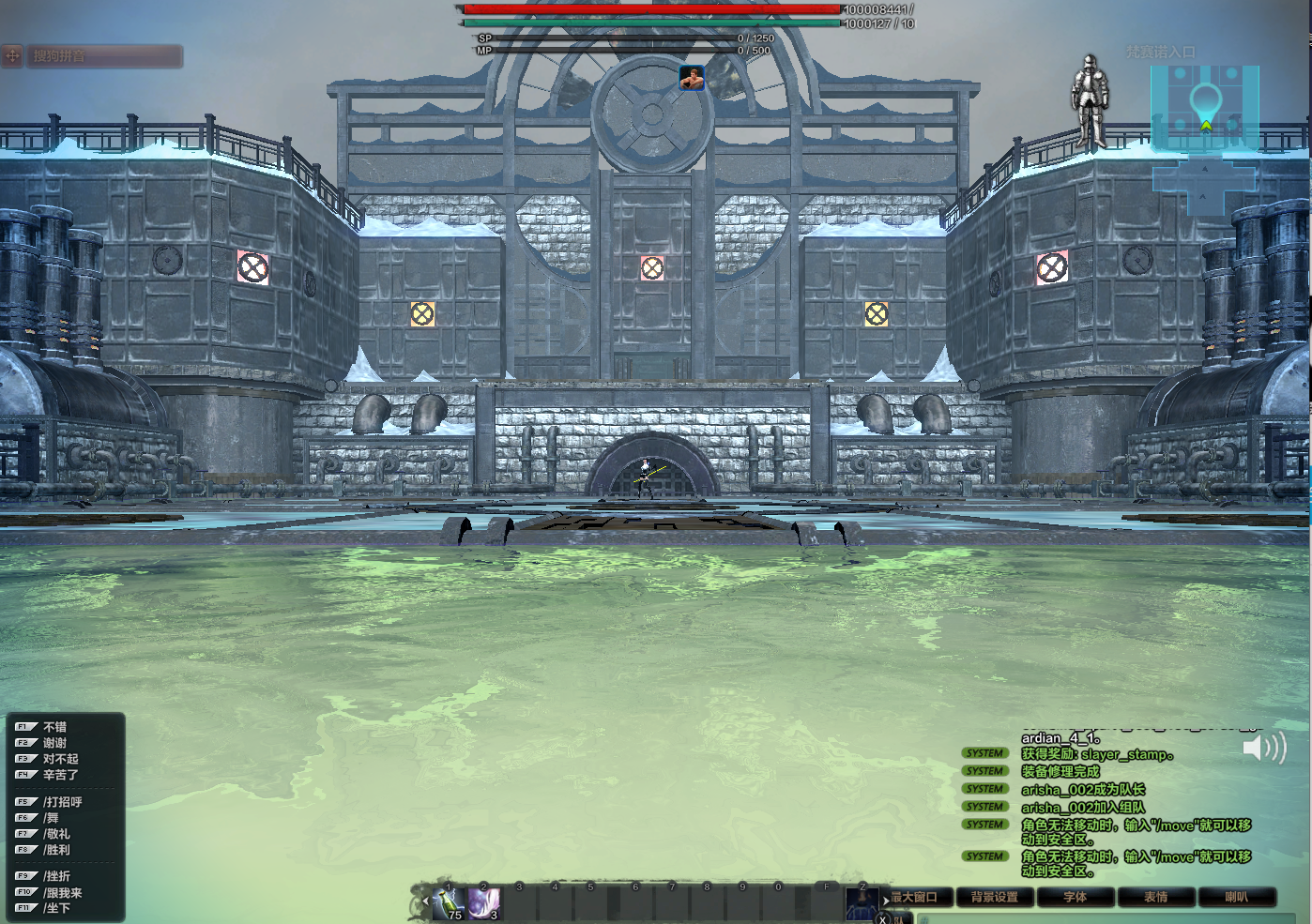Open 背景设置 background settings
The height and width of the screenshot is (924, 1312).
coord(995,898)
